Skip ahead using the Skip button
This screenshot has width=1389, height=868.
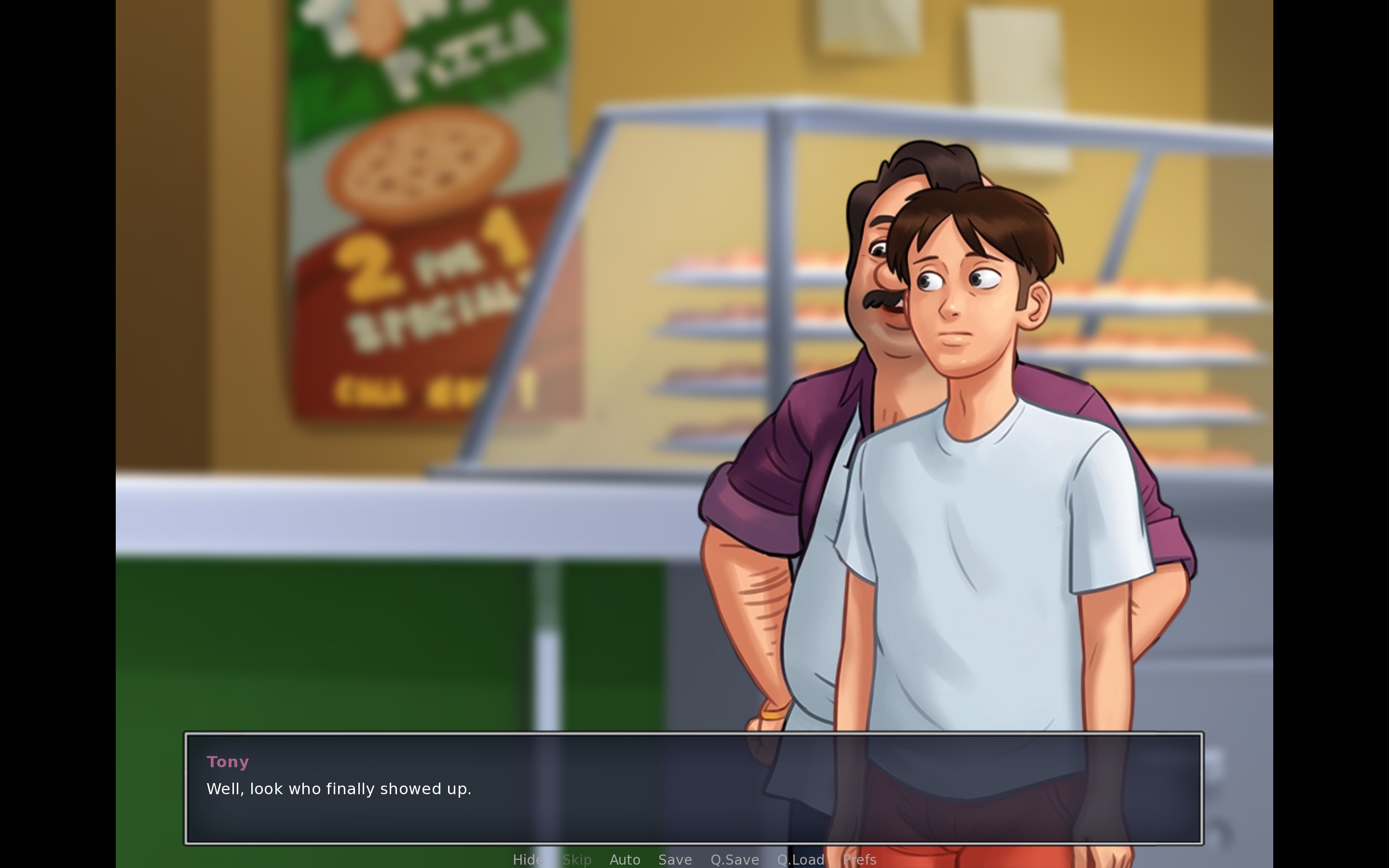point(577,859)
